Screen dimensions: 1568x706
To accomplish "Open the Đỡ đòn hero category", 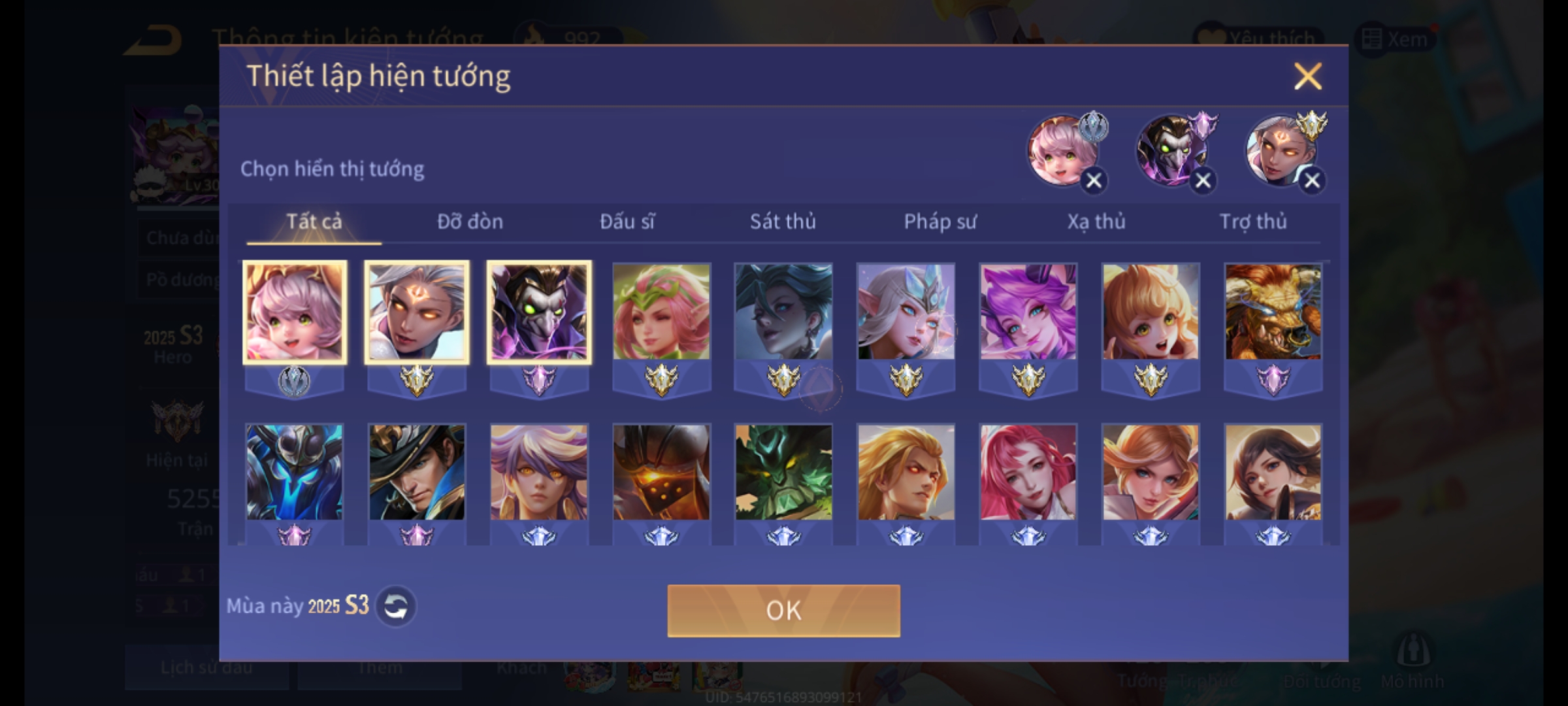I will [470, 222].
